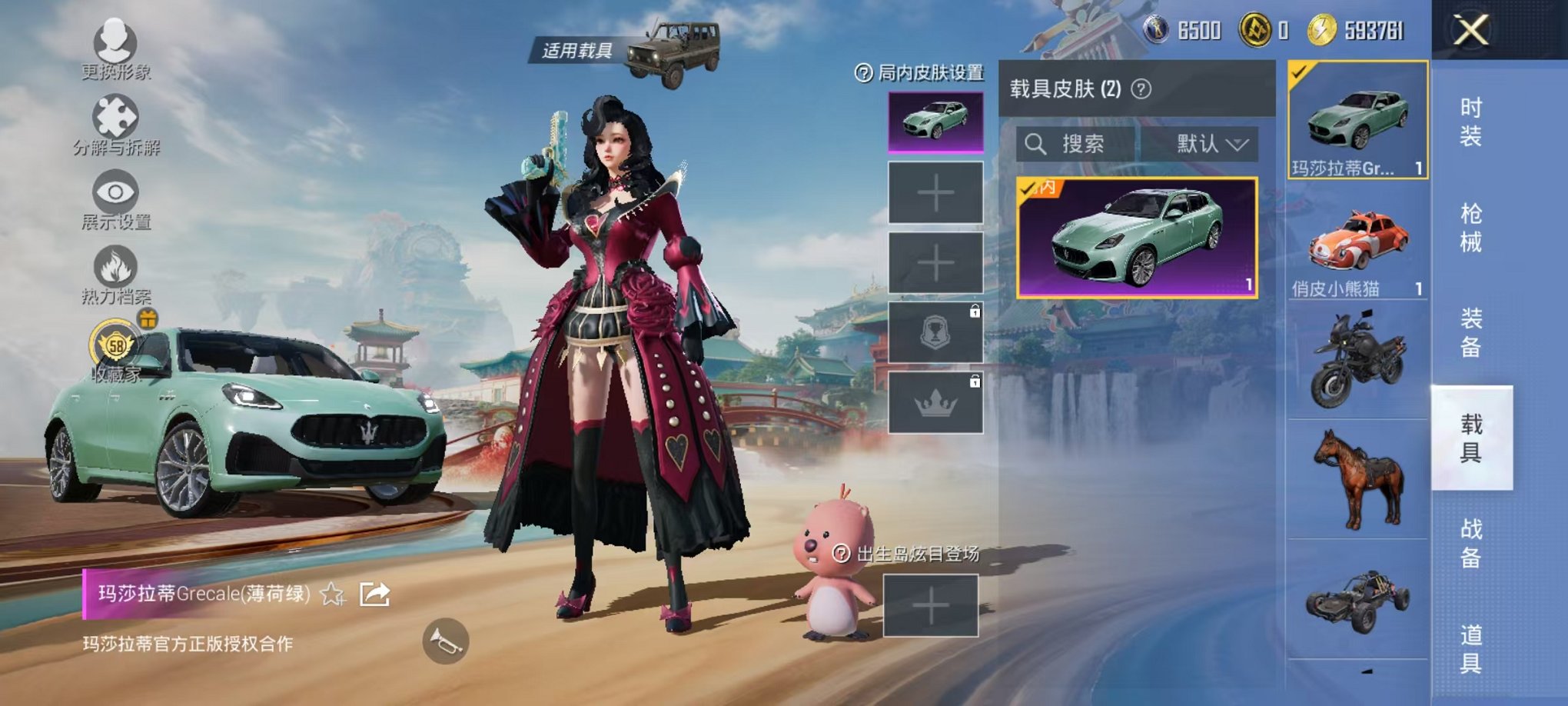Add a skin in the empty plus slot

click(x=938, y=192)
